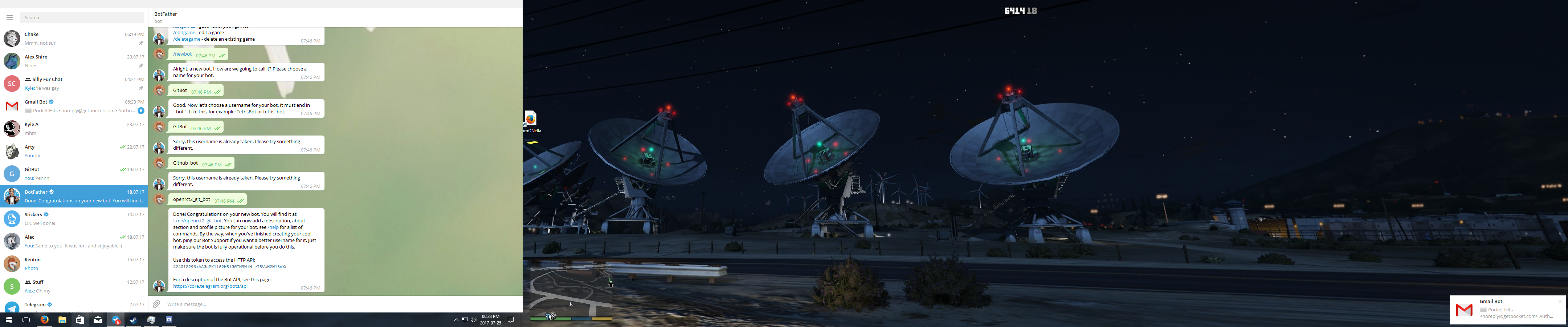Open the Mail app from the taskbar
The width and height of the screenshot is (1568, 327).
98,319
